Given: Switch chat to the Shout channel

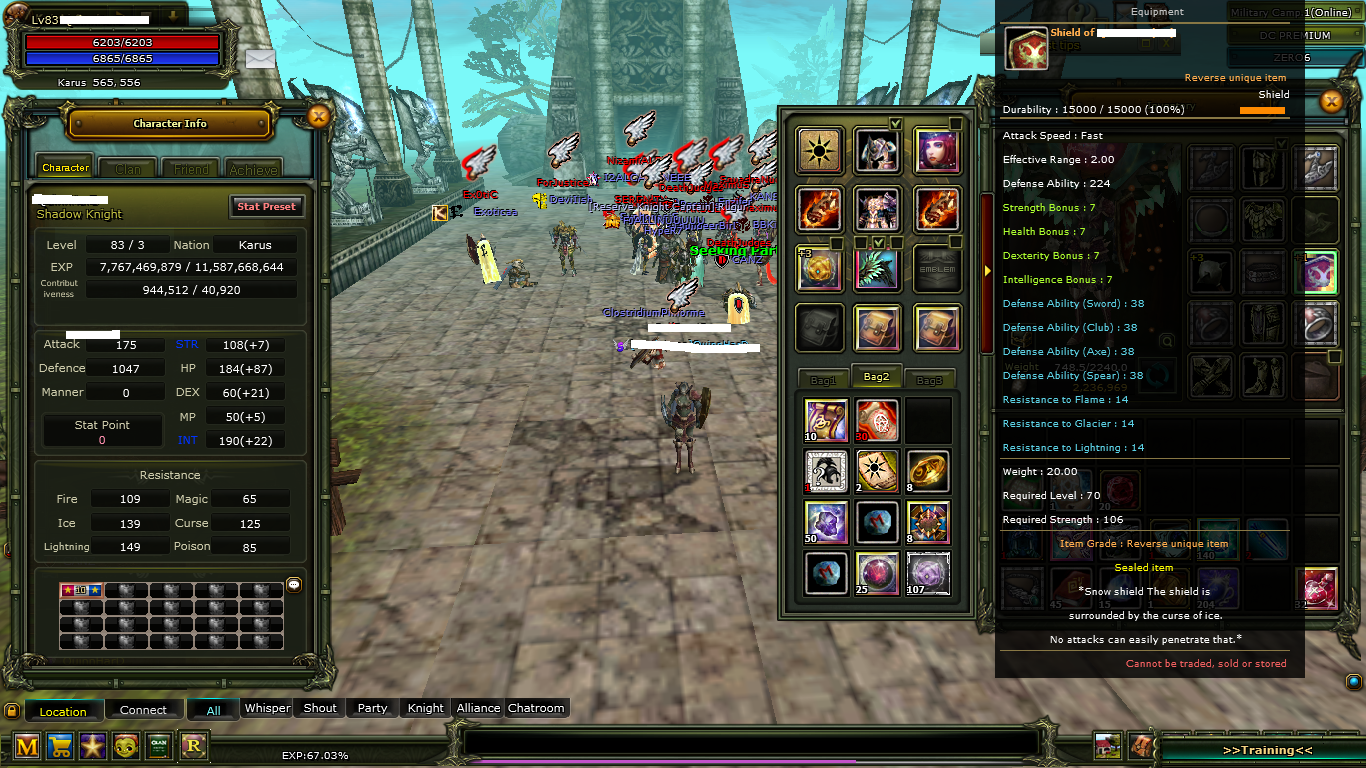Looking at the screenshot, I should [x=320, y=708].
